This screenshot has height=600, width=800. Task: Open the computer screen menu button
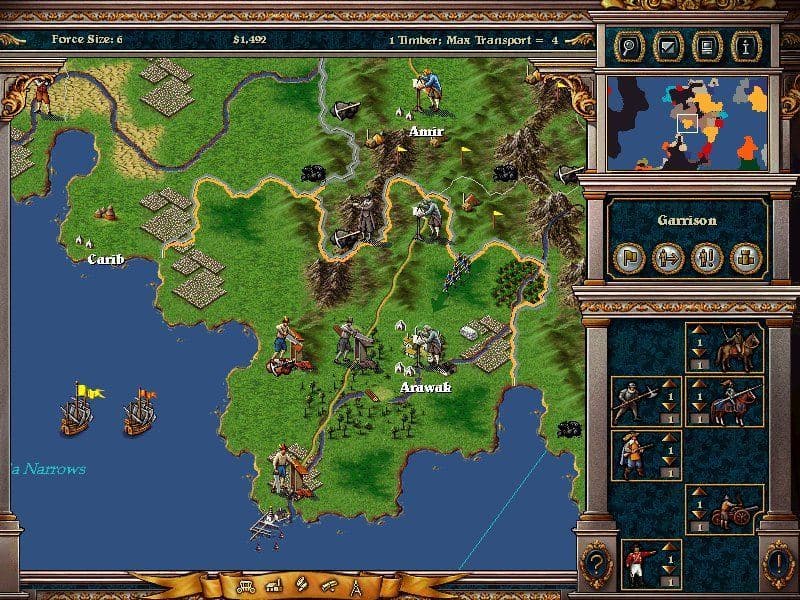pyautogui.click(x=706, y=44)
